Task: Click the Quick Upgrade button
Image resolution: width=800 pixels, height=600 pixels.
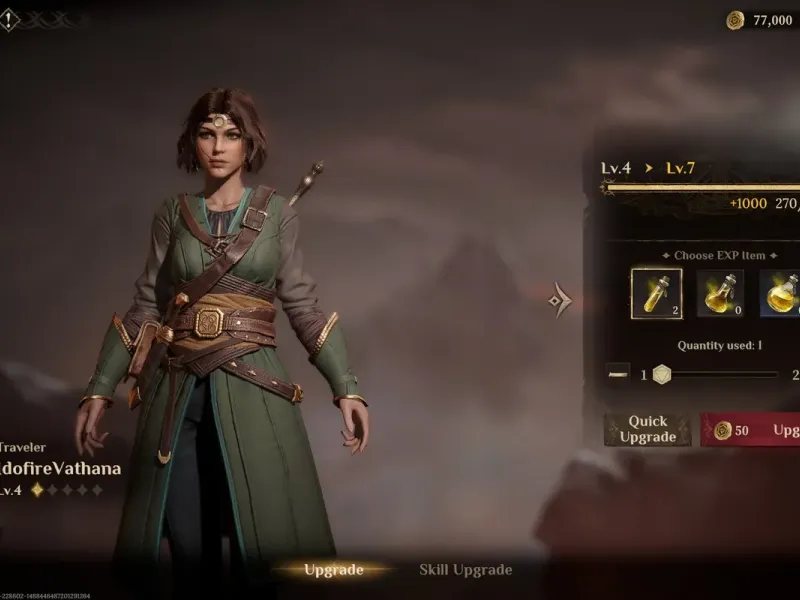Action: tap(647, 430)
